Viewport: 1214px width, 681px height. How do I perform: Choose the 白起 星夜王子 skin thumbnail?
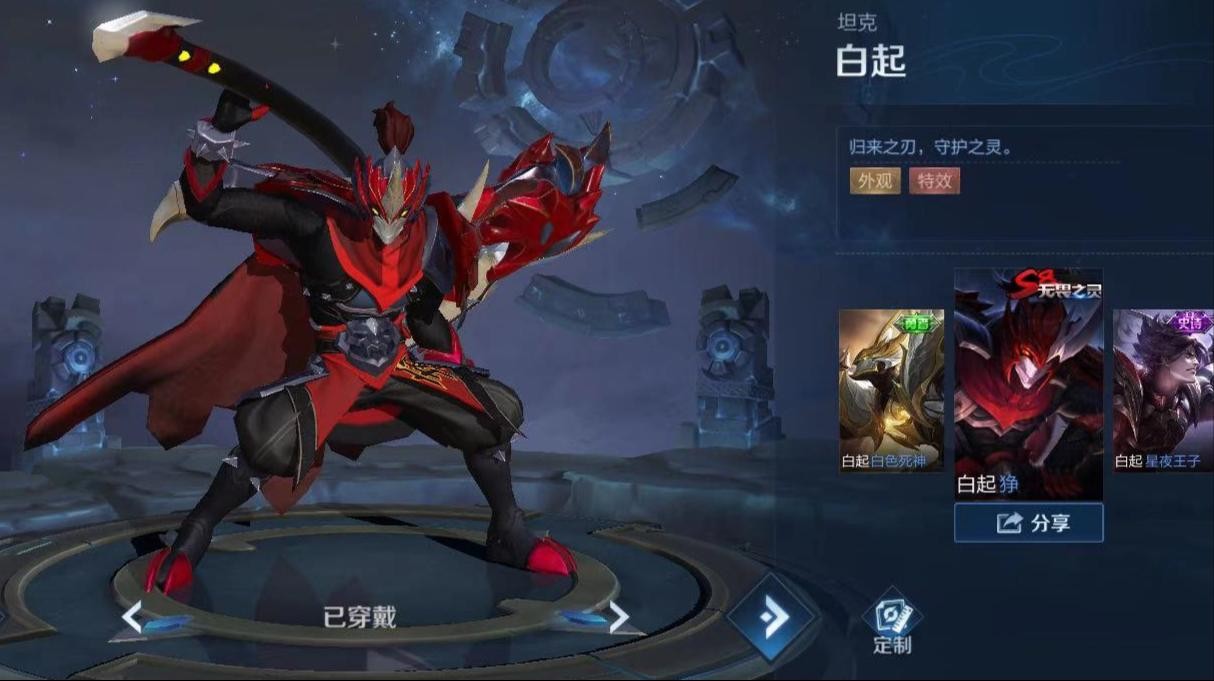(1163, 390)
